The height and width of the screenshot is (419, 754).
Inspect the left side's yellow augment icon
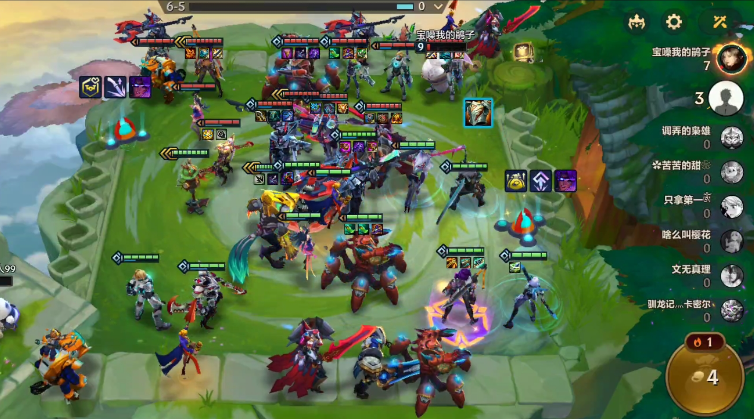pos(92,87)
